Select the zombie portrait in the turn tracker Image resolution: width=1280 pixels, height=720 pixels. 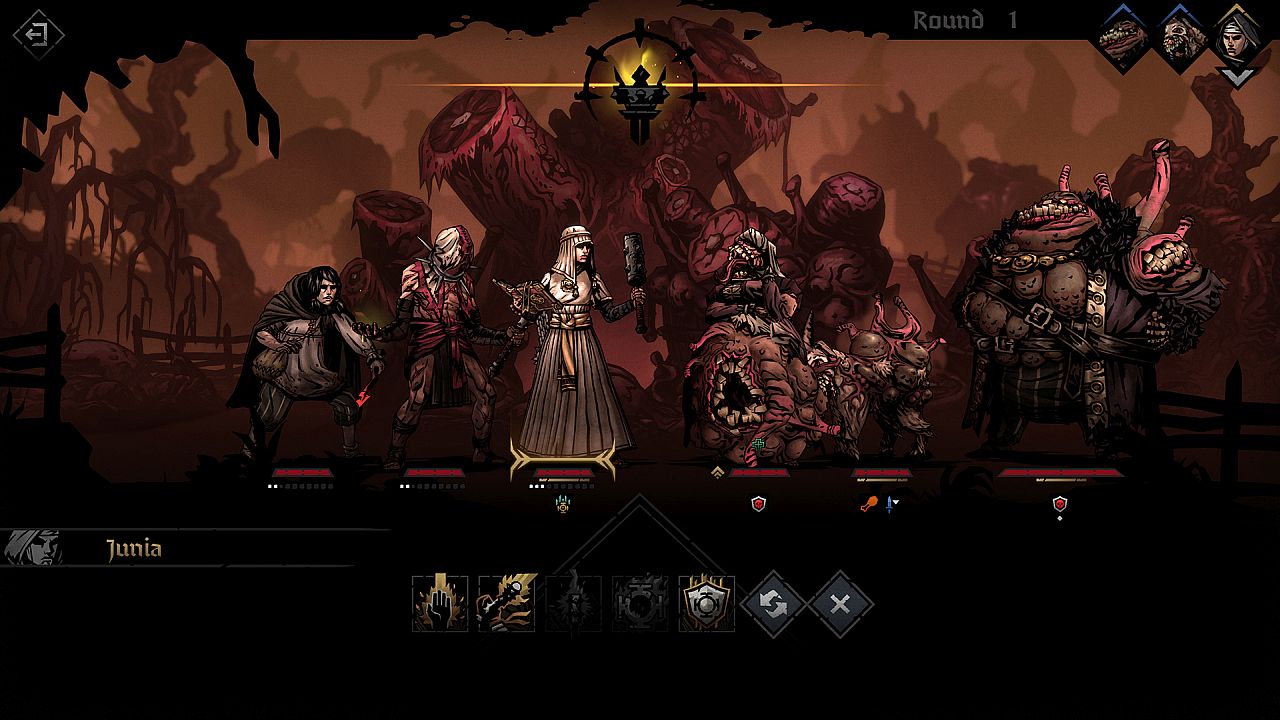coord(1181,35)
